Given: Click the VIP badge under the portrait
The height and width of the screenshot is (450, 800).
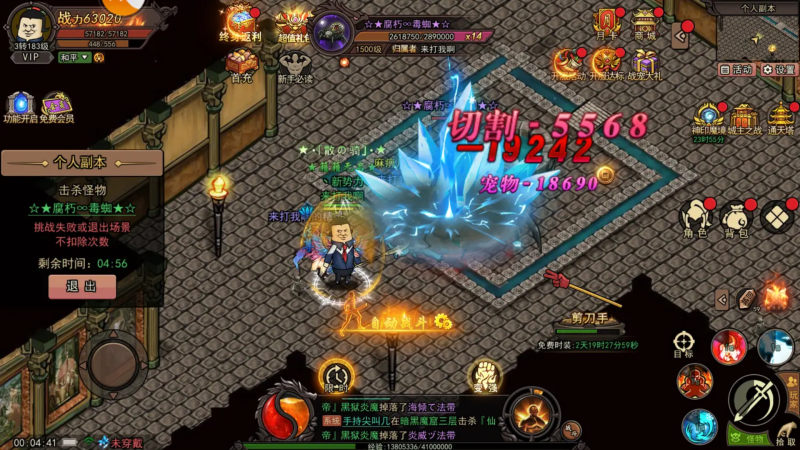Looking at the screenshot, I should tap(31, 58).
